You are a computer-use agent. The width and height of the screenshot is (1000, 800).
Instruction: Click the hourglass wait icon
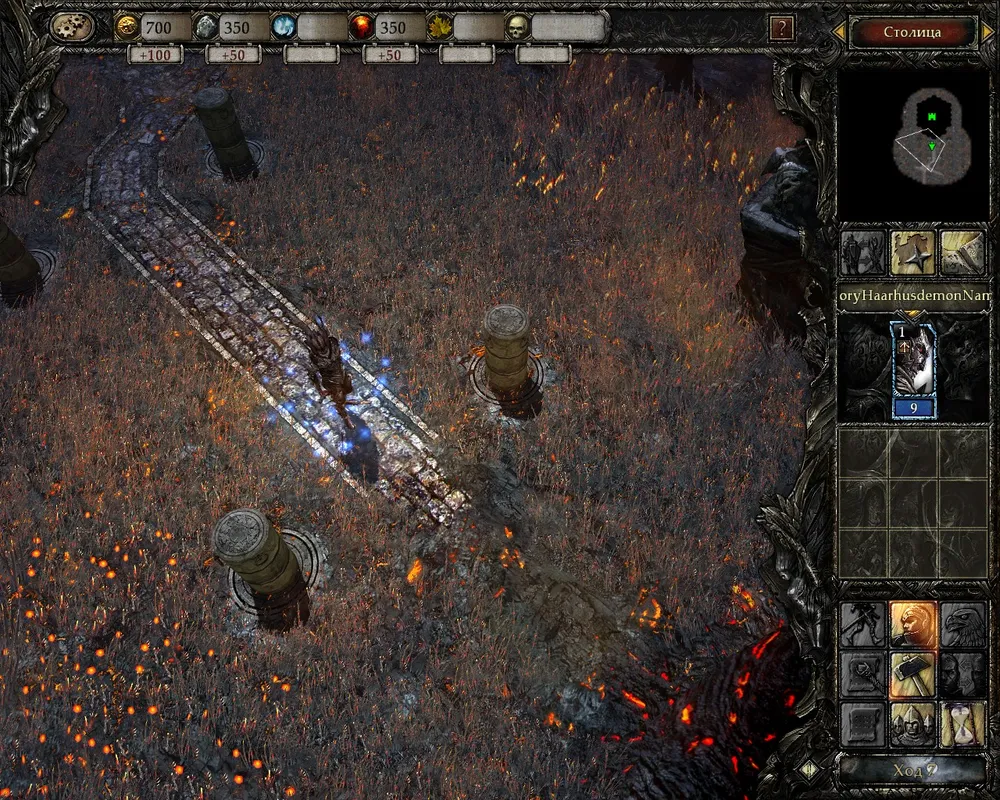963,724
